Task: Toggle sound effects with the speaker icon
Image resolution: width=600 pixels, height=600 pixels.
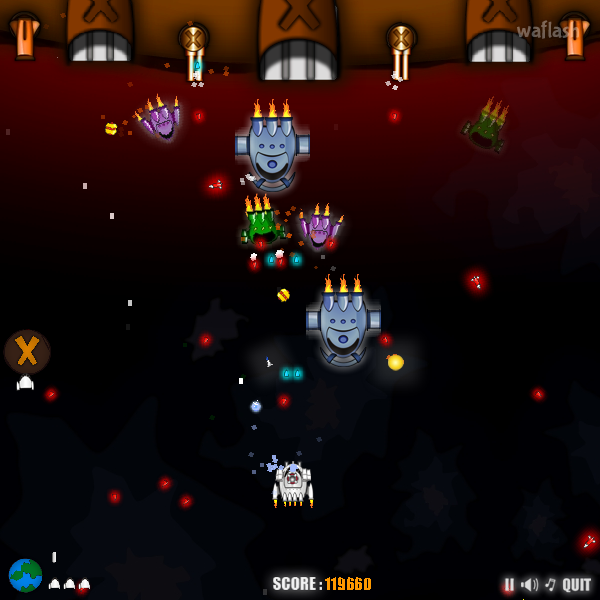Action: coord(529,585)
